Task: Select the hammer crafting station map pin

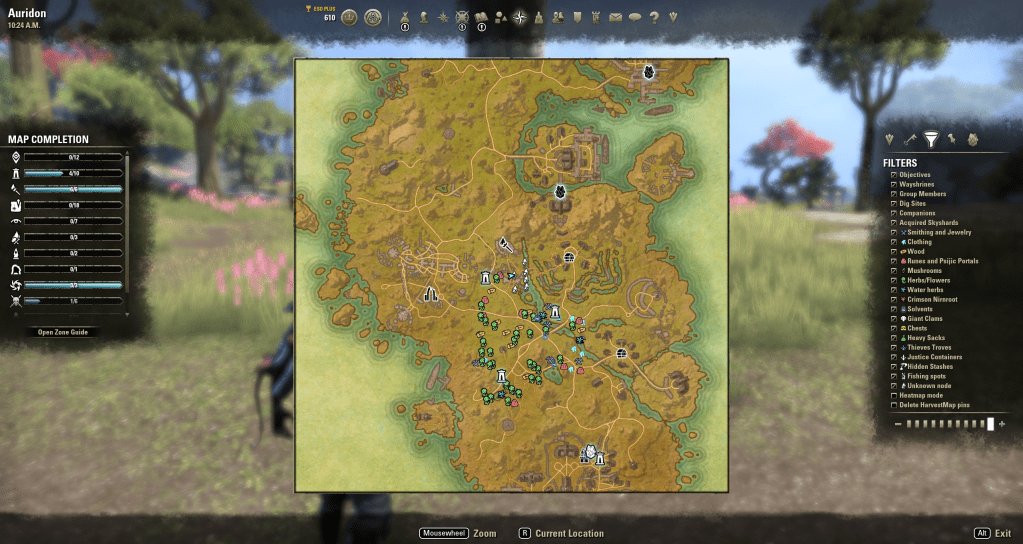Action: click(506, 243)
